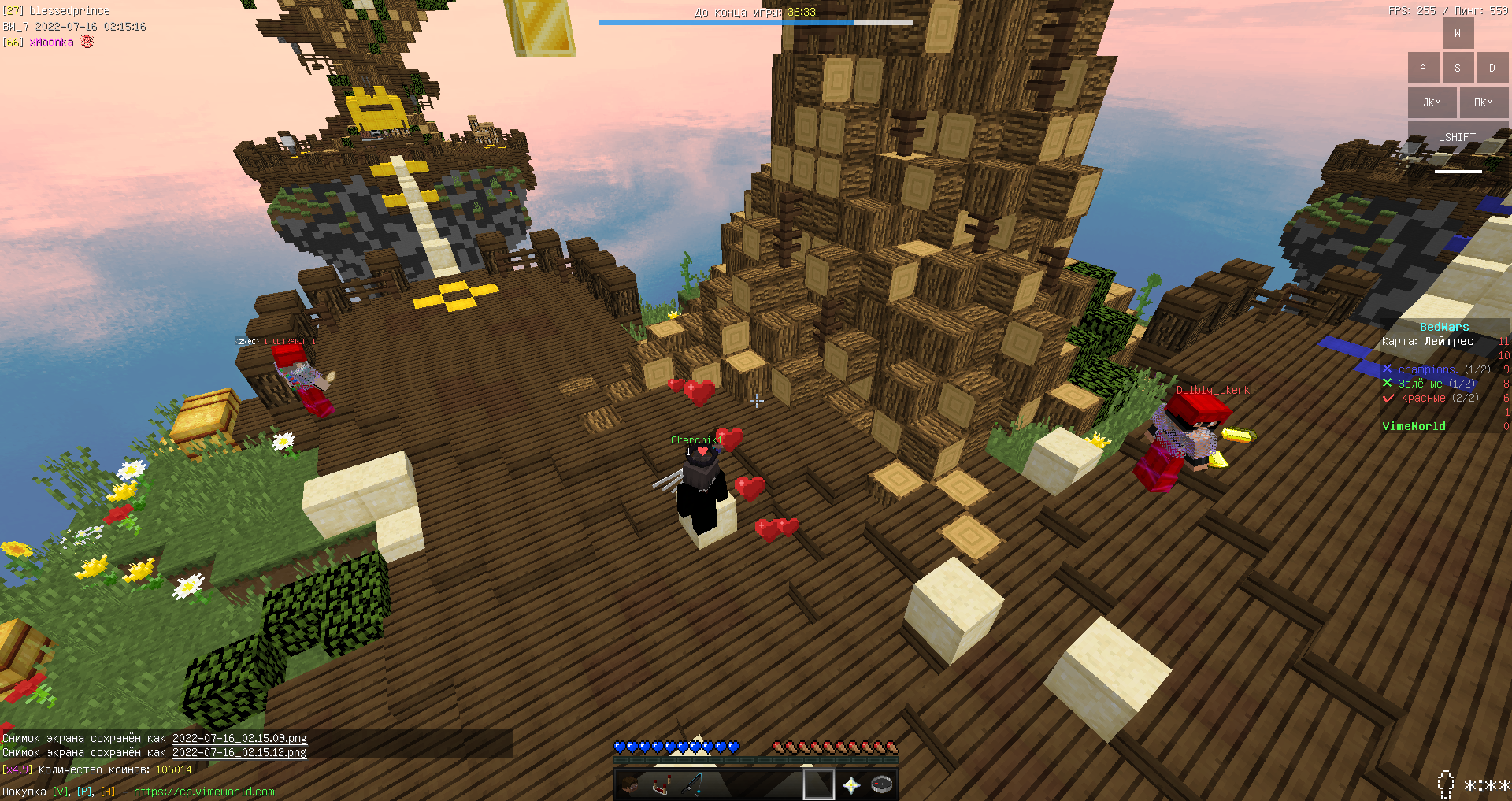Select the player head hotbar slot

[630, 784]
